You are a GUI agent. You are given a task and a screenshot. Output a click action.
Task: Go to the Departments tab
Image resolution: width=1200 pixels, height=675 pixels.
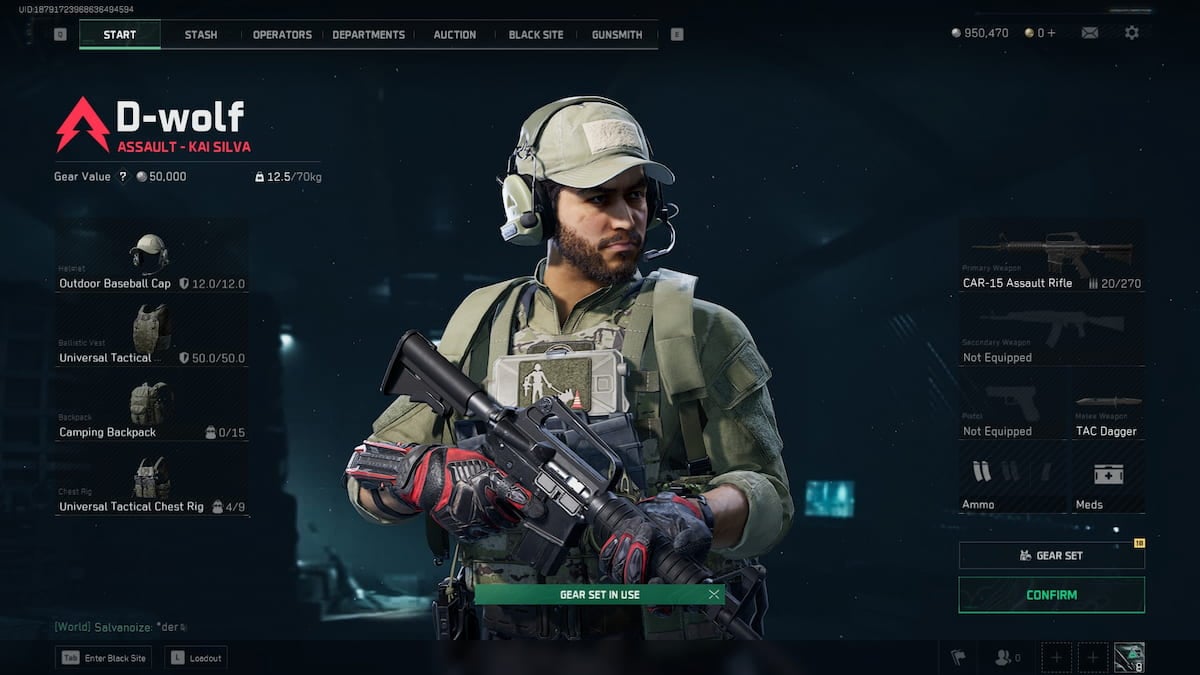click(368, 35)
